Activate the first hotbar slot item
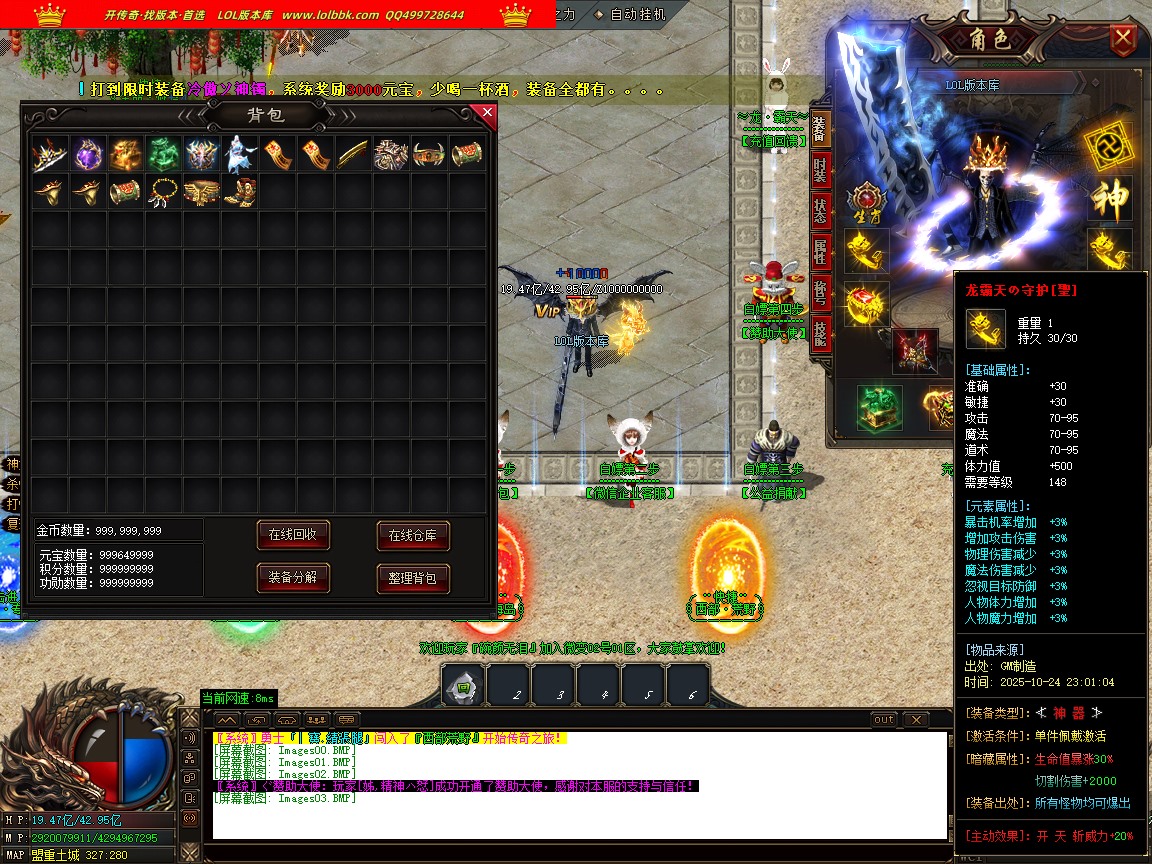 point(463,687)
